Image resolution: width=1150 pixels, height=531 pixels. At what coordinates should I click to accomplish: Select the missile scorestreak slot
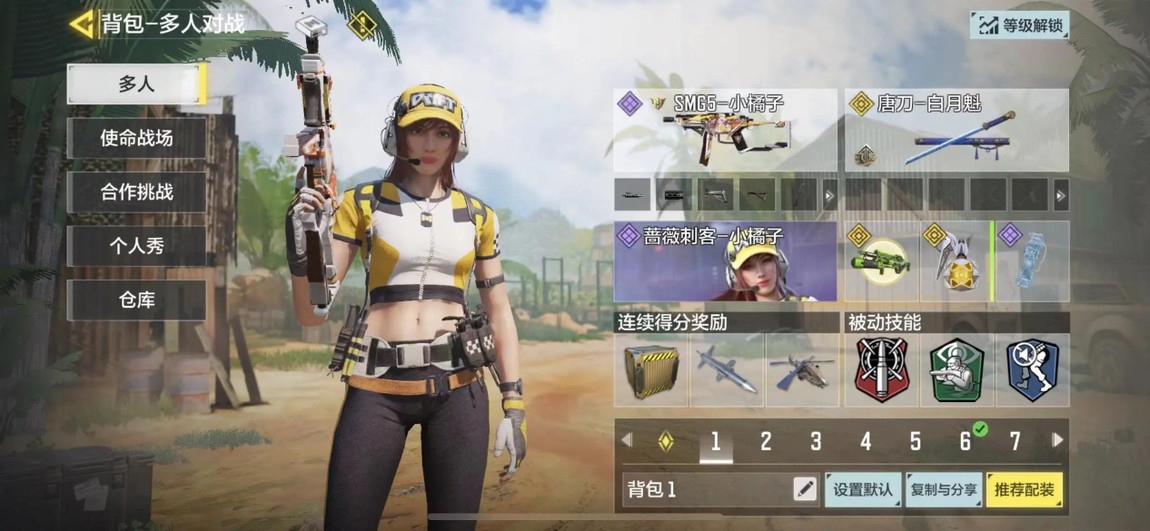(727, 370)
